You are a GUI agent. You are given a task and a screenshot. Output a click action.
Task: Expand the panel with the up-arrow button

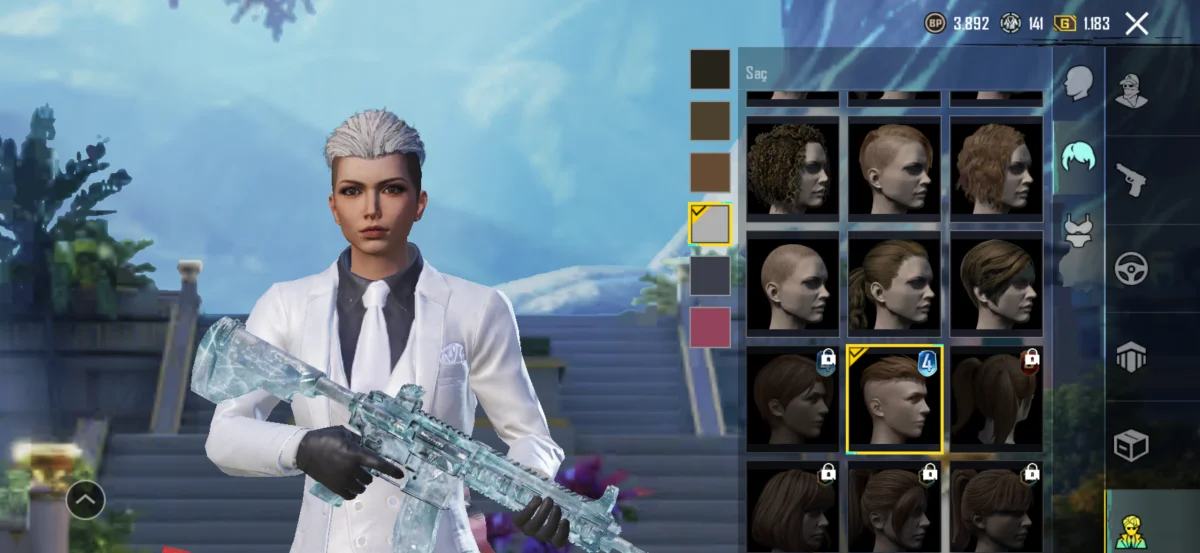coord(86,499)
